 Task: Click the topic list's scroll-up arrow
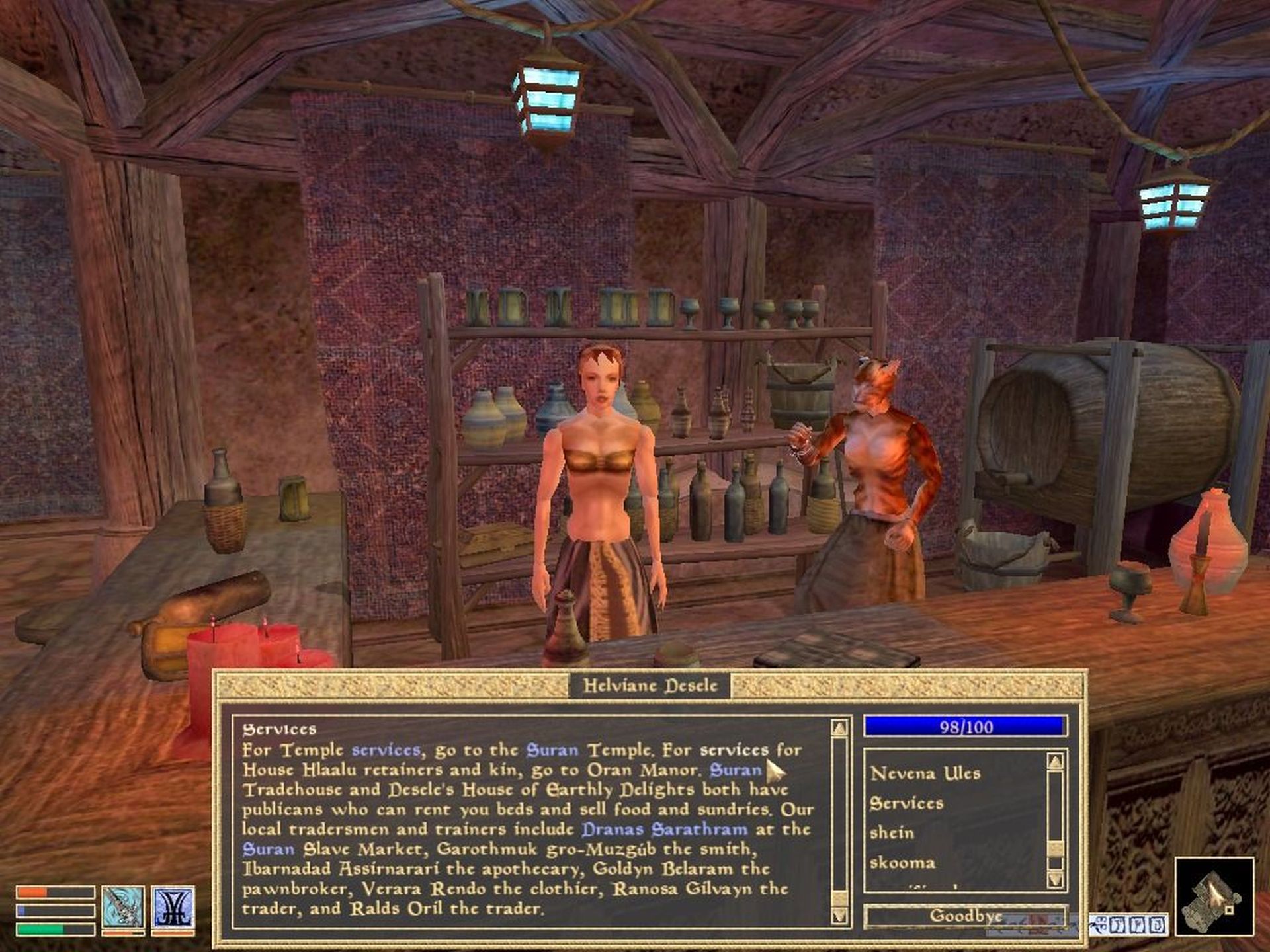(1055, 762)
